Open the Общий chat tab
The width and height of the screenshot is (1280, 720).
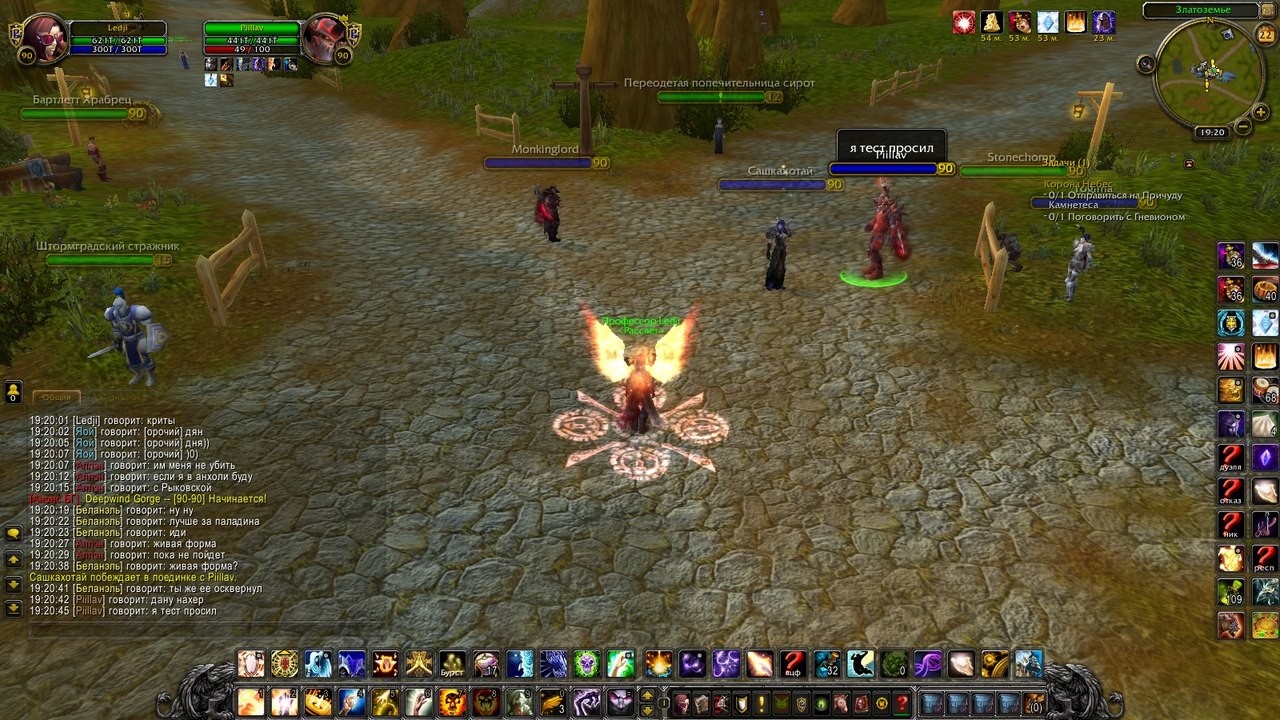56,397
